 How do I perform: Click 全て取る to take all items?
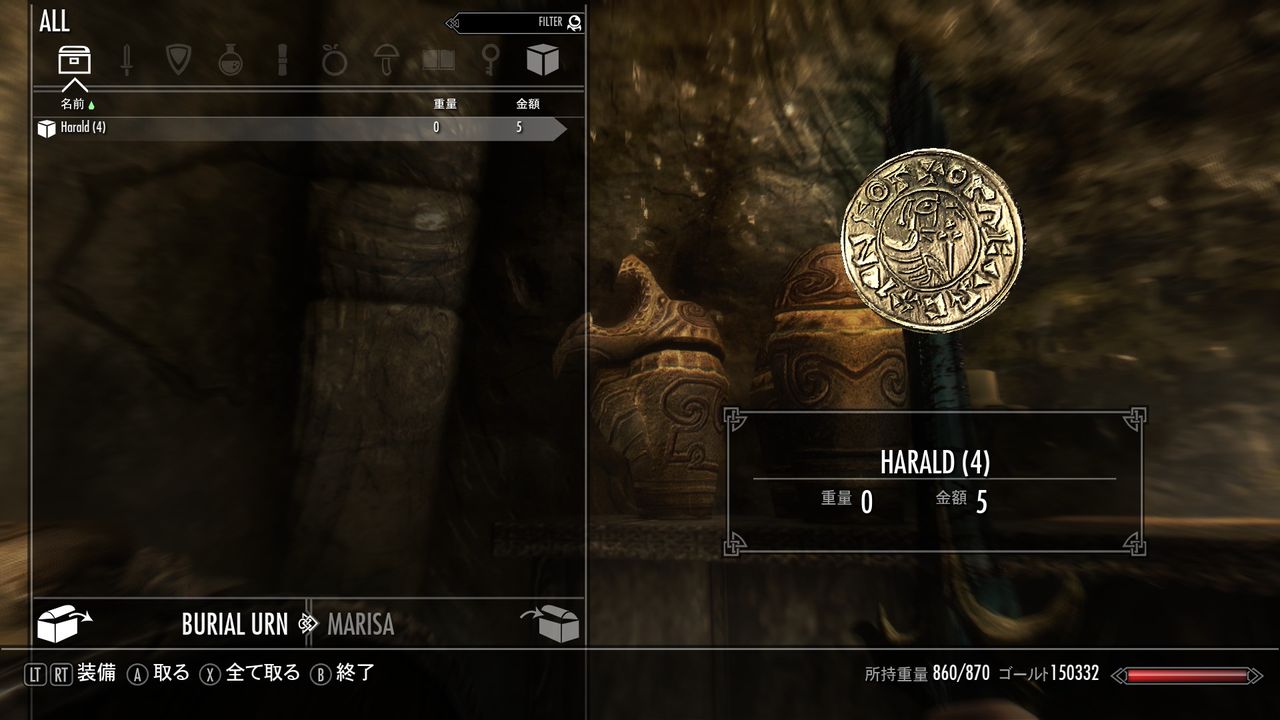coord(265,673)
